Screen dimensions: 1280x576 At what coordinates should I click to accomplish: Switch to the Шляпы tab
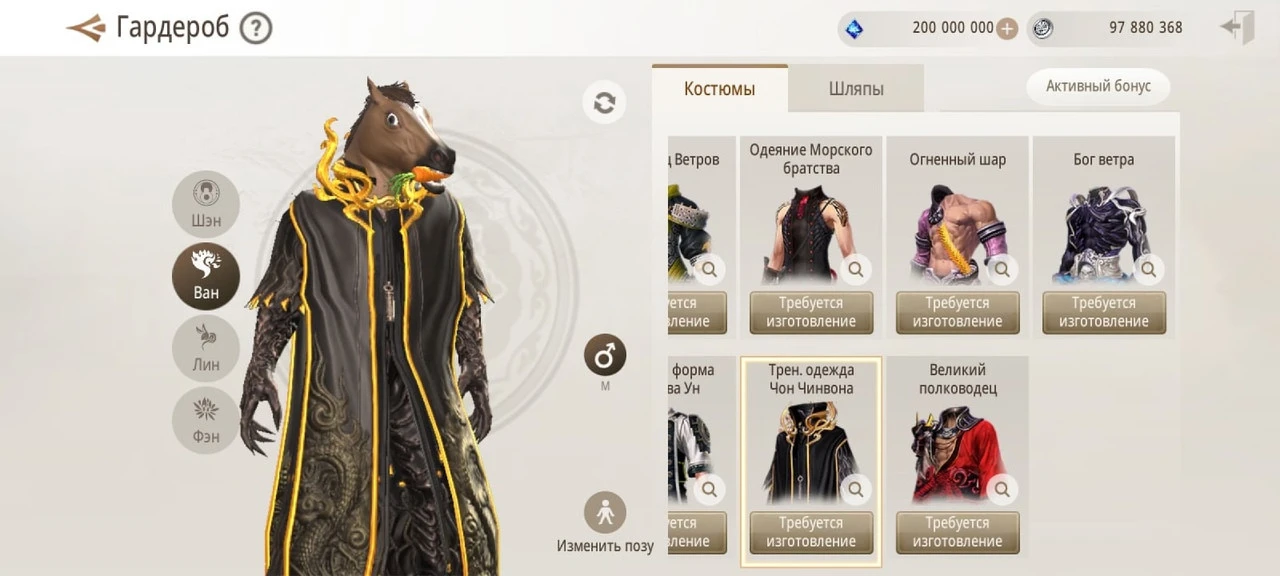tap(856, 89)
